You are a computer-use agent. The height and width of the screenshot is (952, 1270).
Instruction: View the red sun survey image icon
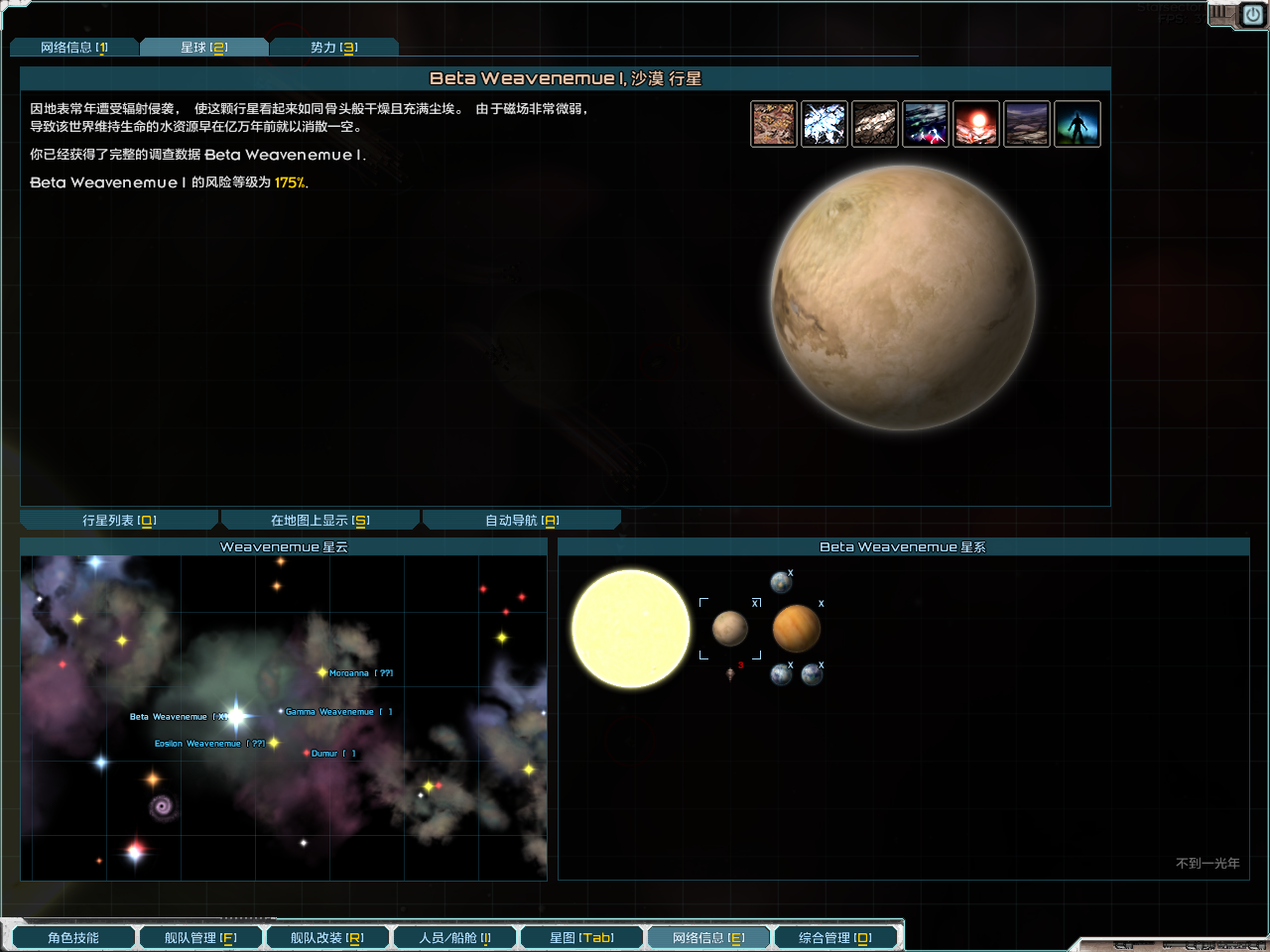click(x=976, y=123)
